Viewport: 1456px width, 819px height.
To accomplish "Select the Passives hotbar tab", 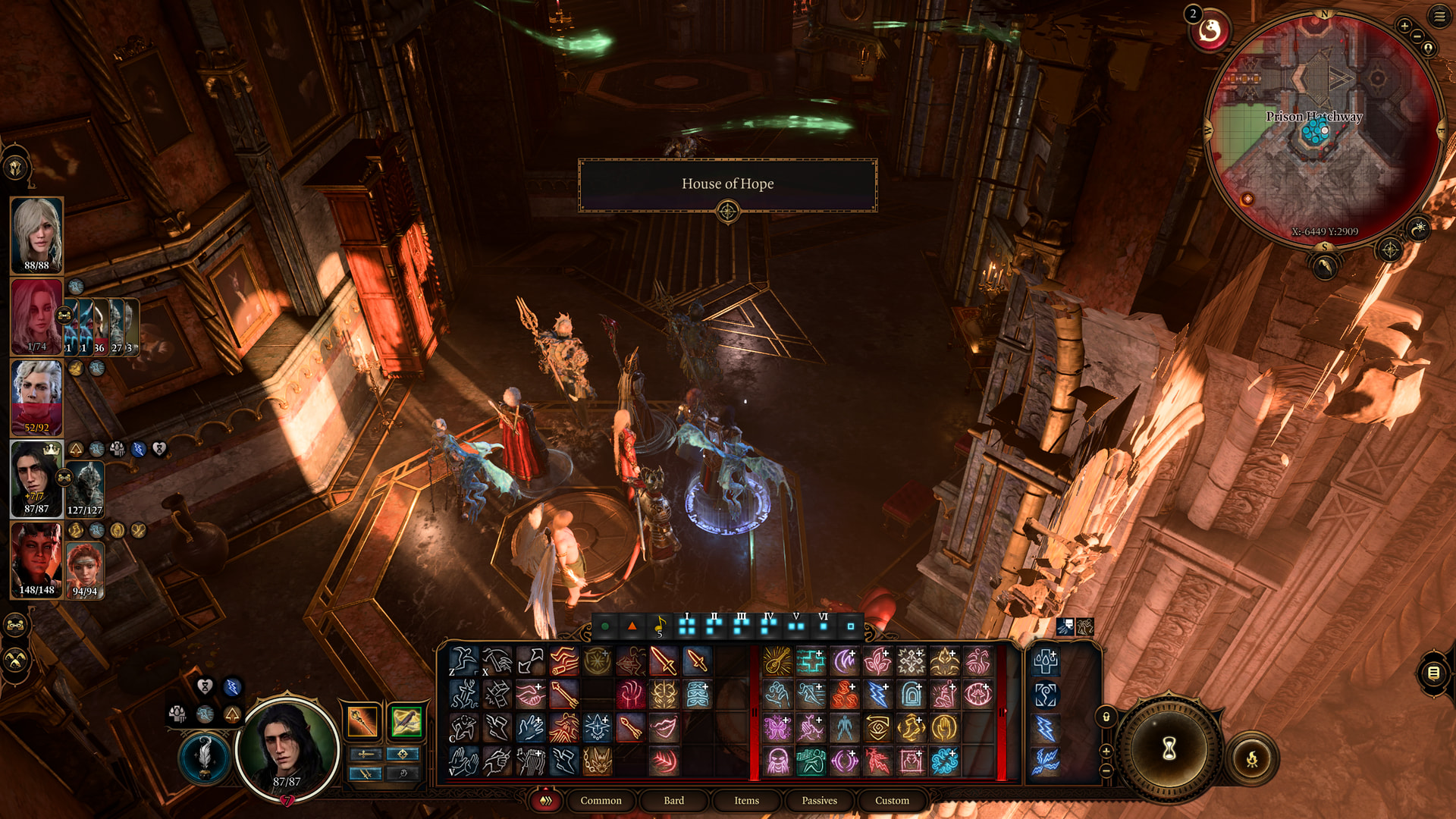I will pyautogui.click(x=819, y=800).
